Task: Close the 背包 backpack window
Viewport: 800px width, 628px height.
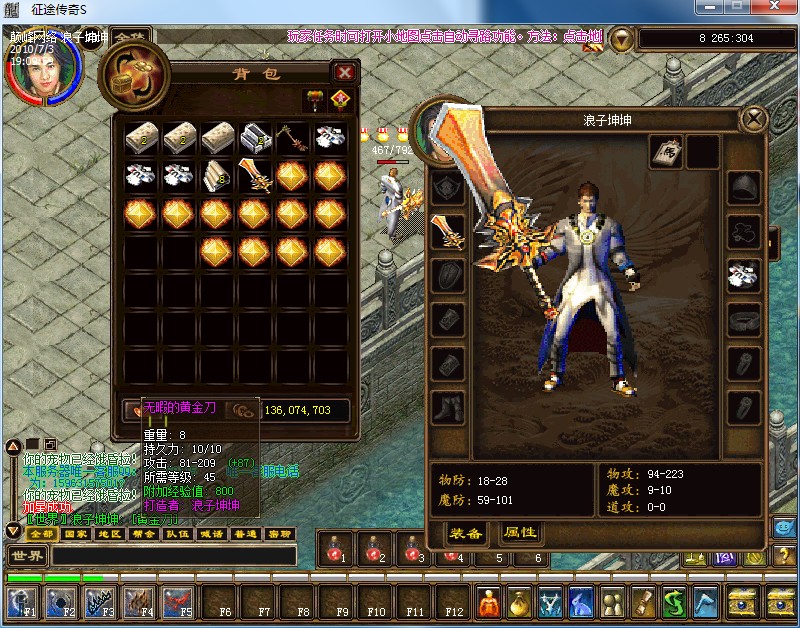Action: click(x=344, y=73)
